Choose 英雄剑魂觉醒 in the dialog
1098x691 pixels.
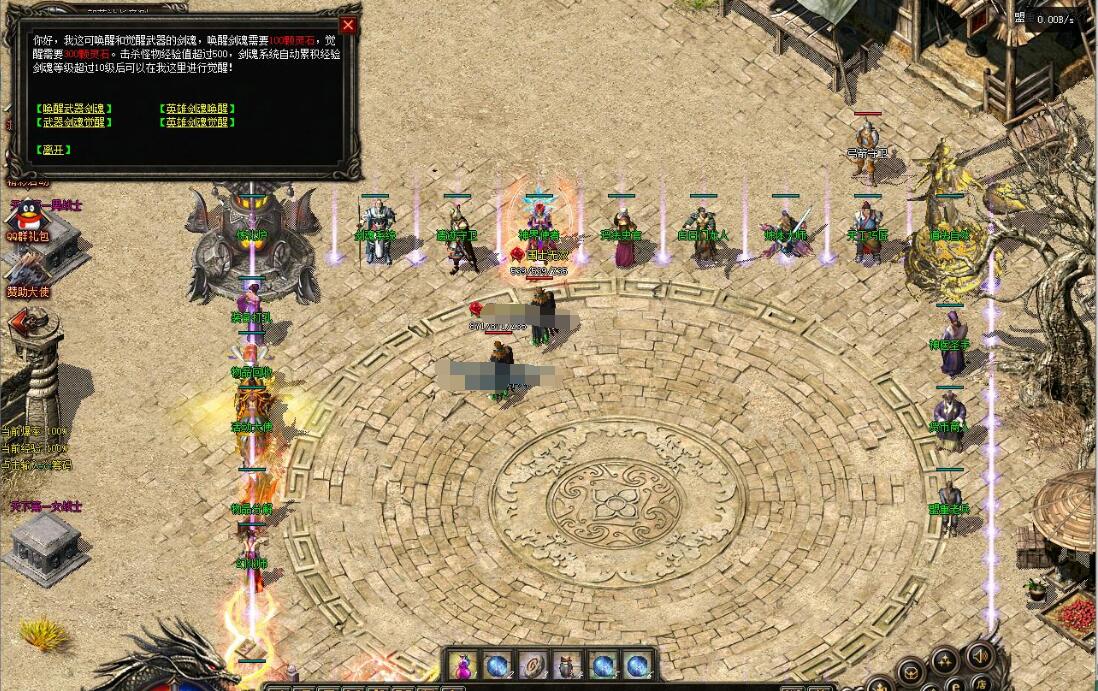tap(198, 122)
